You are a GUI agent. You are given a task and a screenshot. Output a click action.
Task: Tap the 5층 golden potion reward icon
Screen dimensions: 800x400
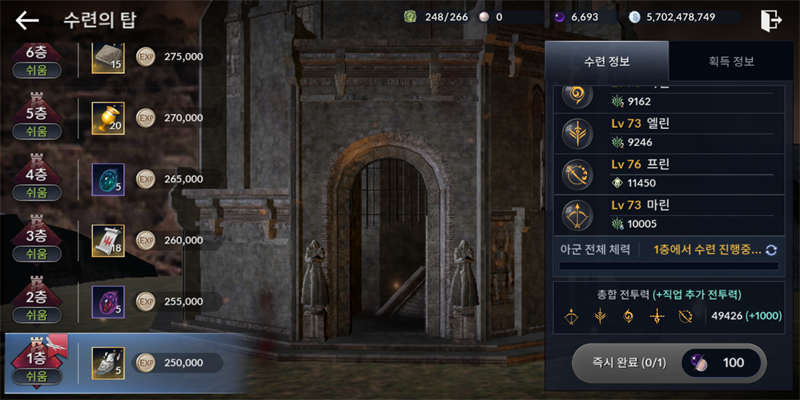[107, 118]
